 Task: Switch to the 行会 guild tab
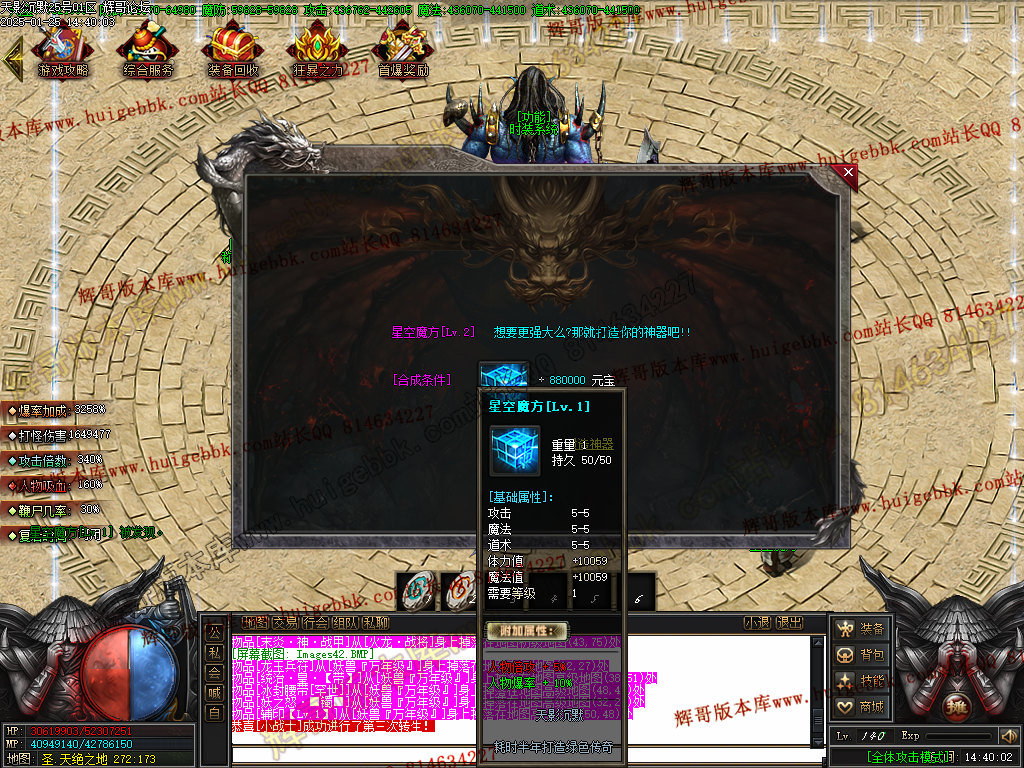[x=315, y=622]
